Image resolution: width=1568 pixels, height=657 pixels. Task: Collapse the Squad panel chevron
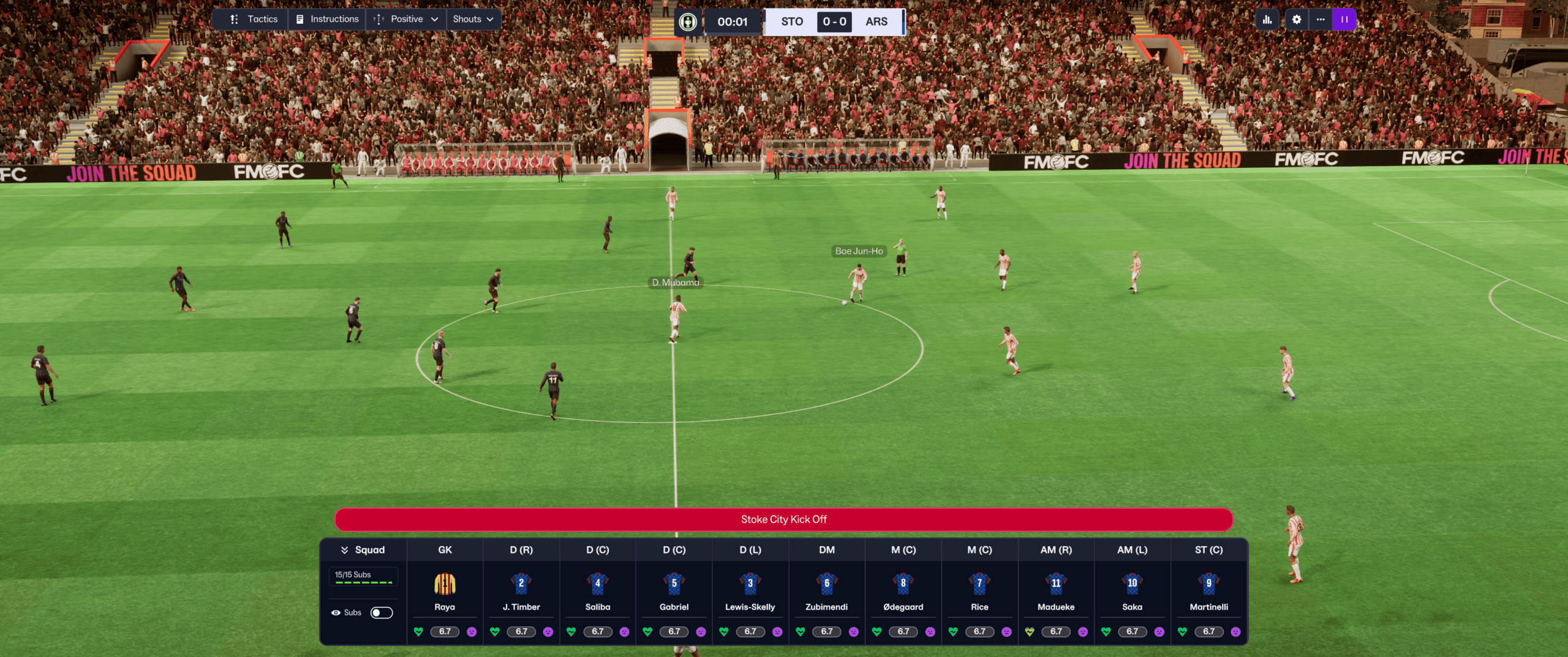(x=343, y=549)
